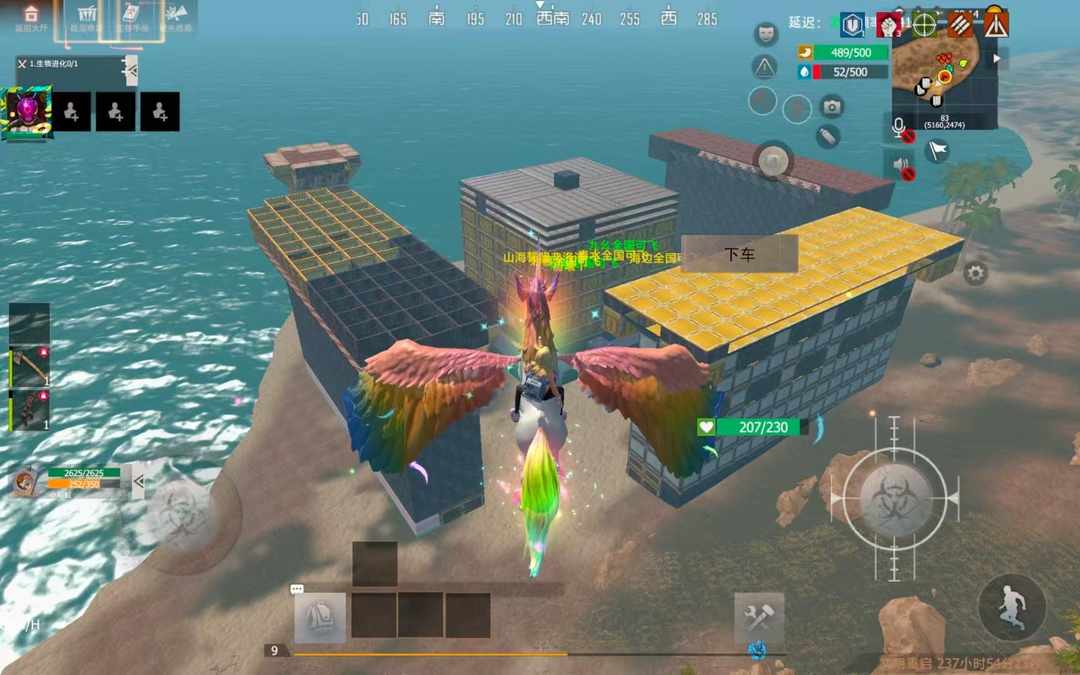Screen dimensions: 1080x675
Task: Expand the minimap side arrow
Action: [x=994, y=59]
